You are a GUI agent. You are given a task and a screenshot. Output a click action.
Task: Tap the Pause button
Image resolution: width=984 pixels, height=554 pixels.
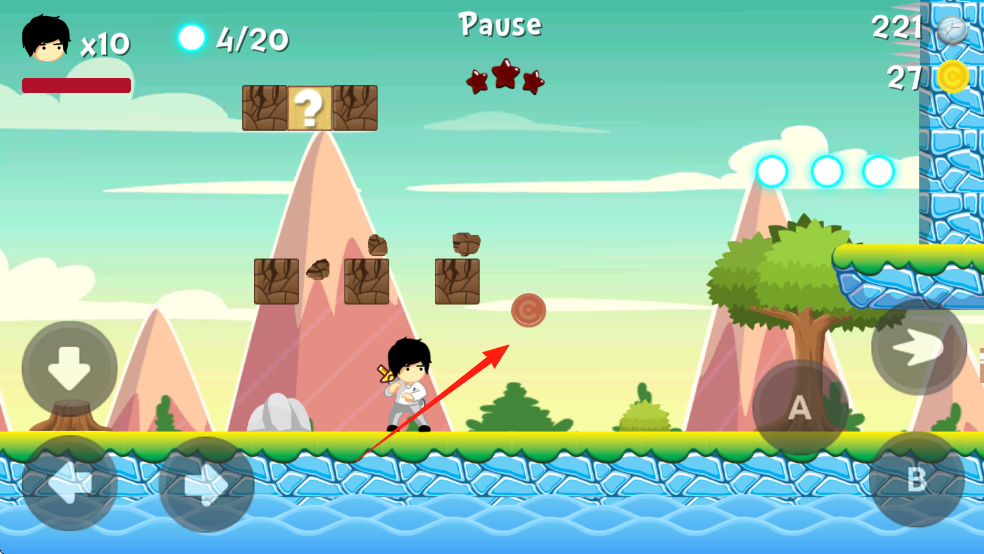500,25
